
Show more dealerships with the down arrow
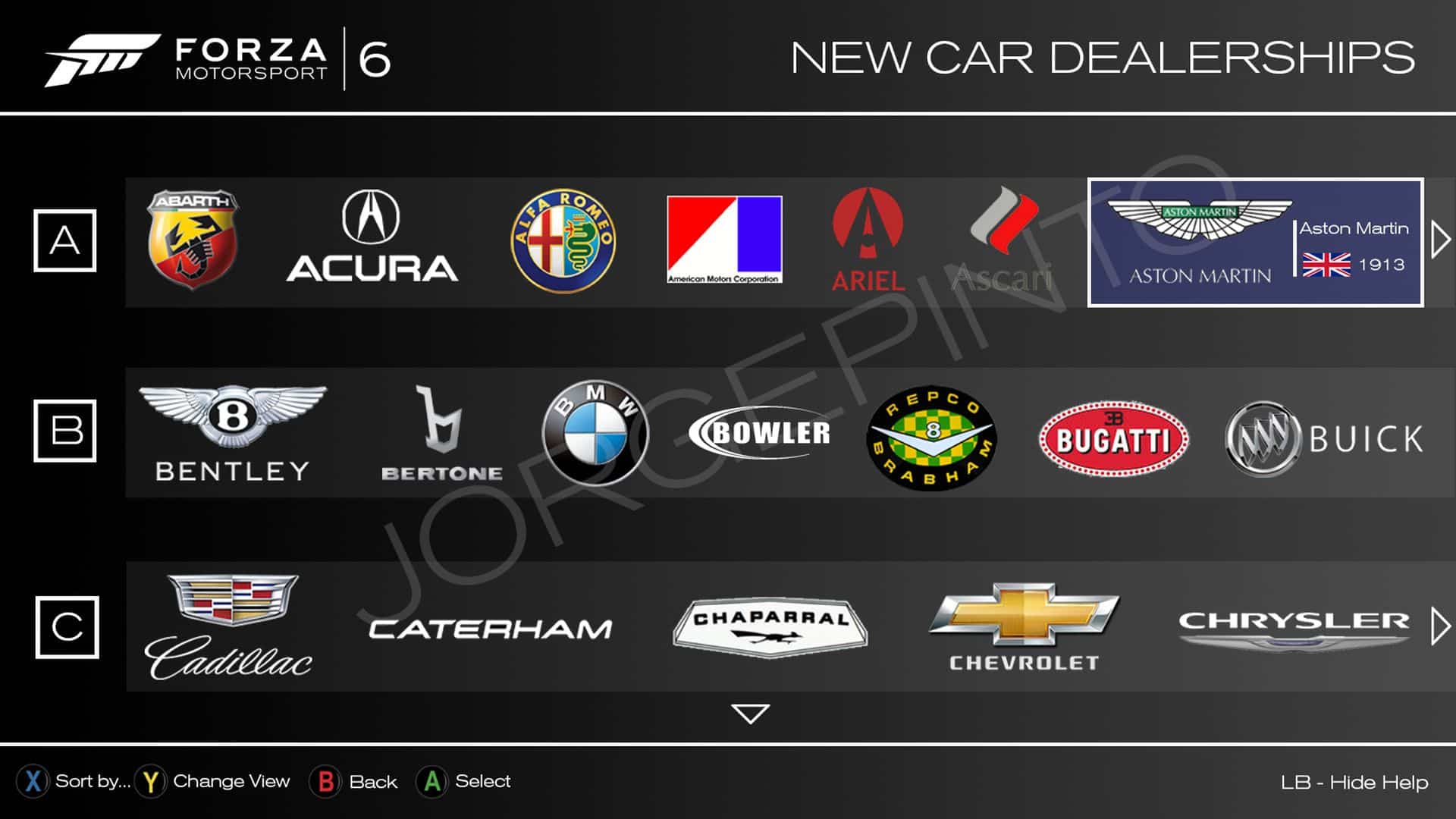751,714
